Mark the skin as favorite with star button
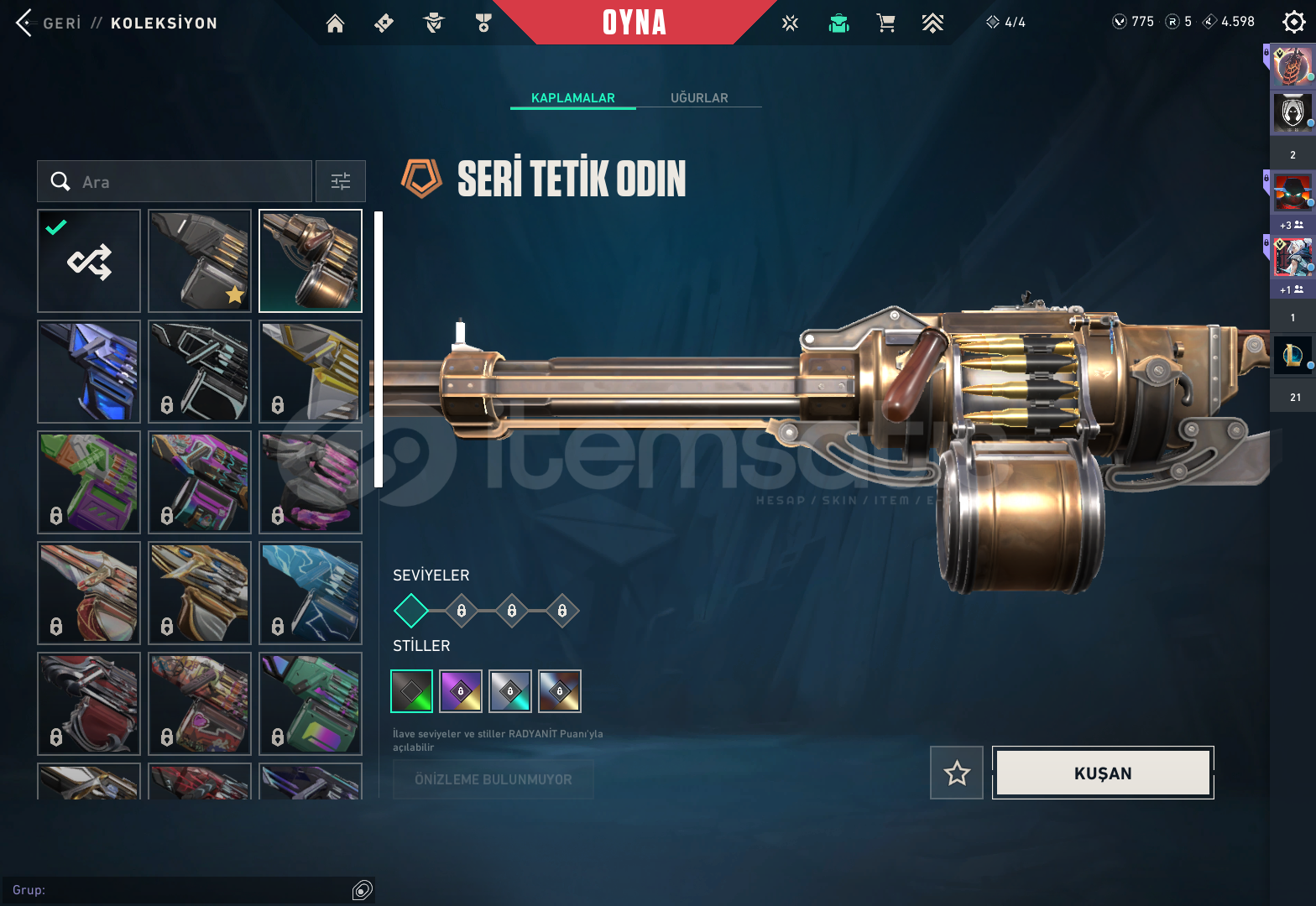Image resolution: width=1316 pixels, height=906 pixels. pos(957,773)
